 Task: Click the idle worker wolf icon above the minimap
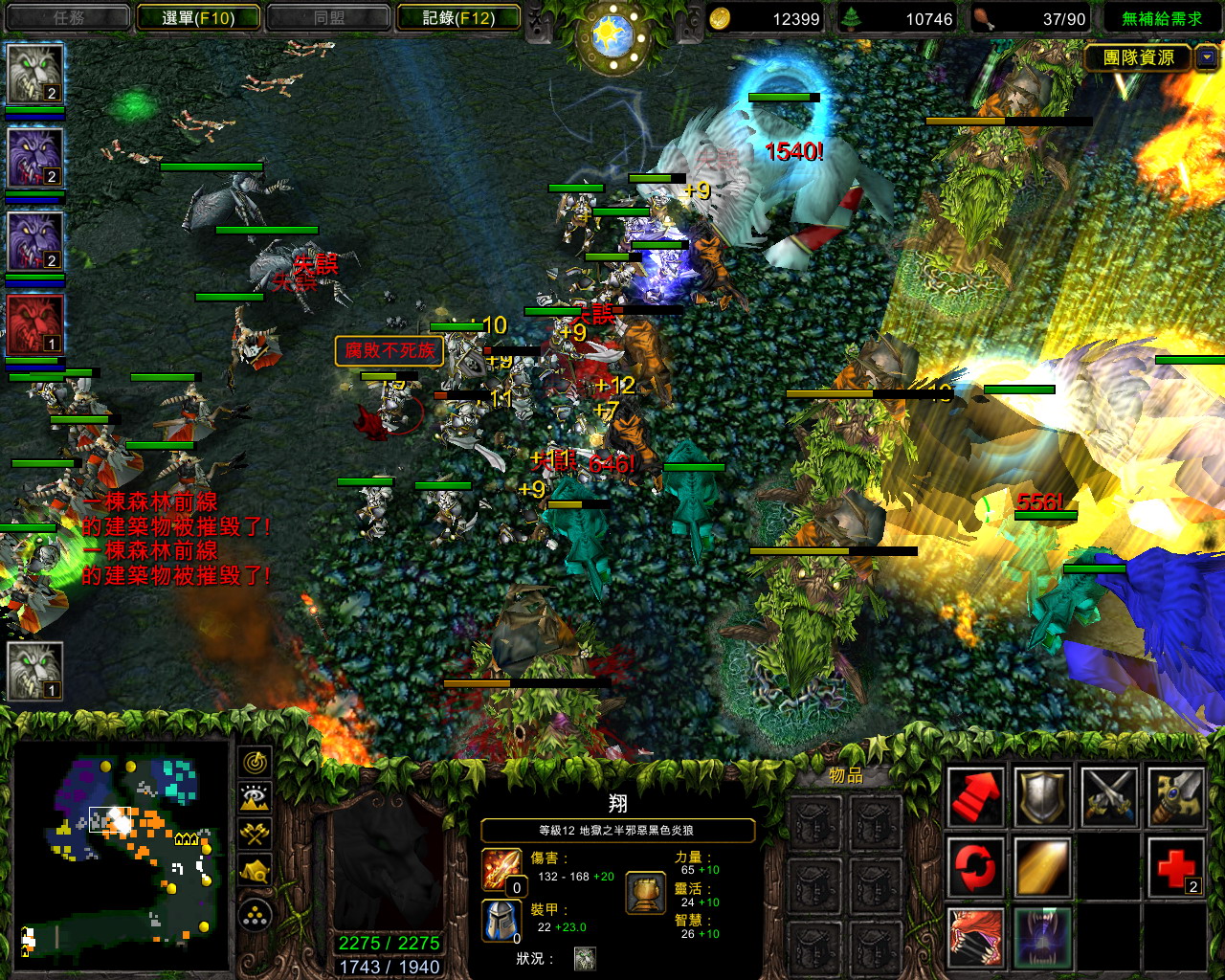(35, 670)
